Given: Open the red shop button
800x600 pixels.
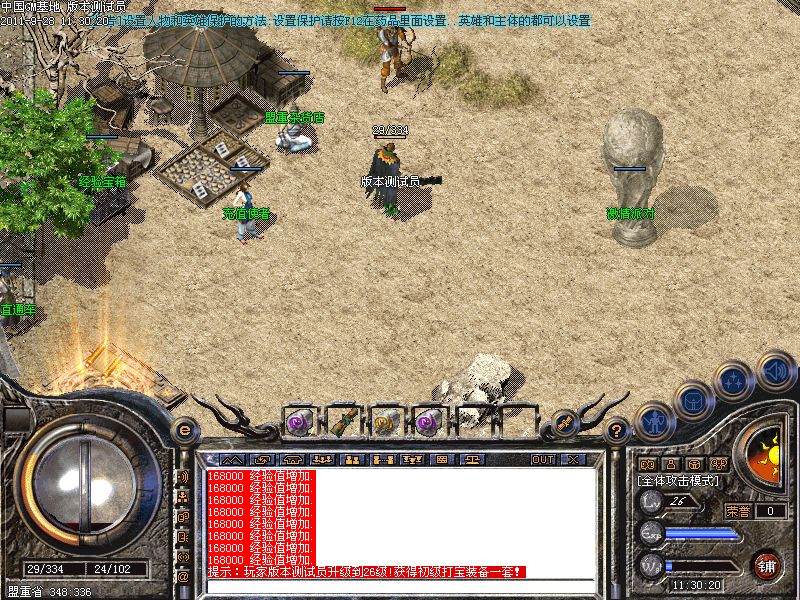Looking at the screenshot, I should coord(766,564).
